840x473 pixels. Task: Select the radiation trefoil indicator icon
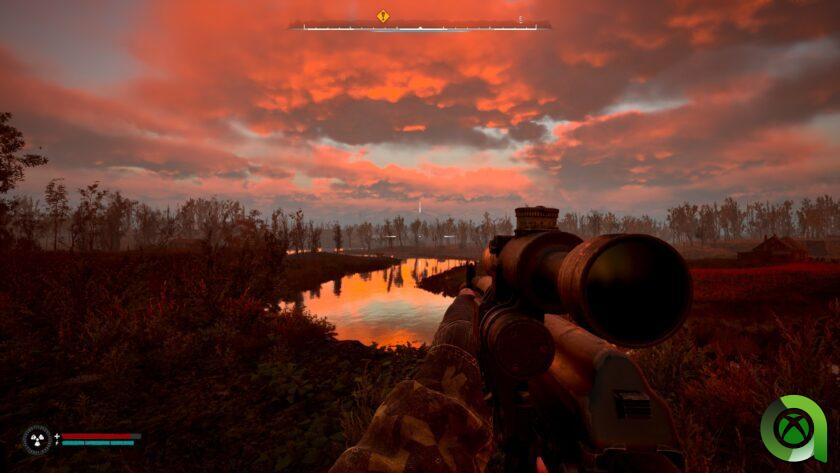click(x=37, y=439)
